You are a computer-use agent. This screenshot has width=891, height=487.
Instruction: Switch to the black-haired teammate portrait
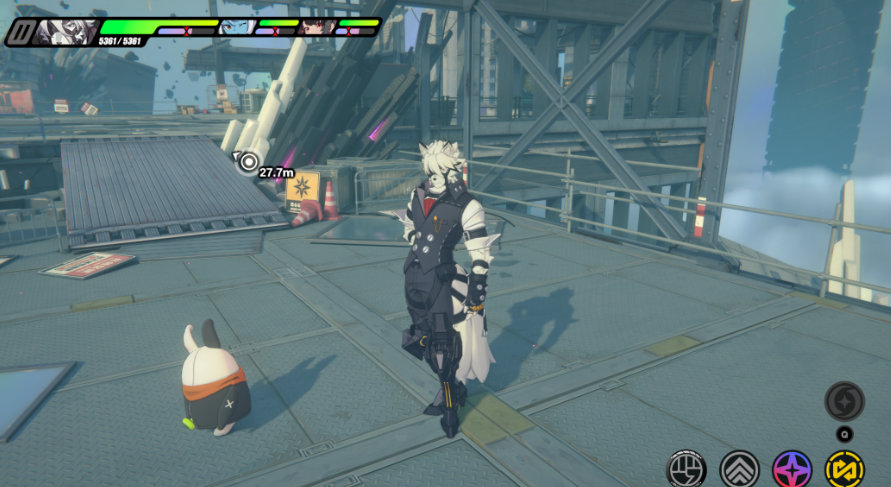316,27
